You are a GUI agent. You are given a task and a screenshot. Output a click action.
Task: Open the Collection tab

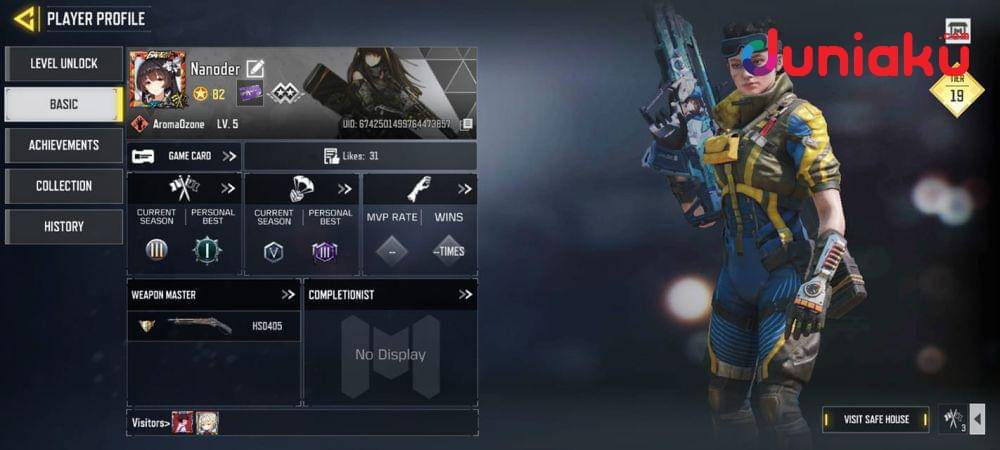click(x=63, y=186)
